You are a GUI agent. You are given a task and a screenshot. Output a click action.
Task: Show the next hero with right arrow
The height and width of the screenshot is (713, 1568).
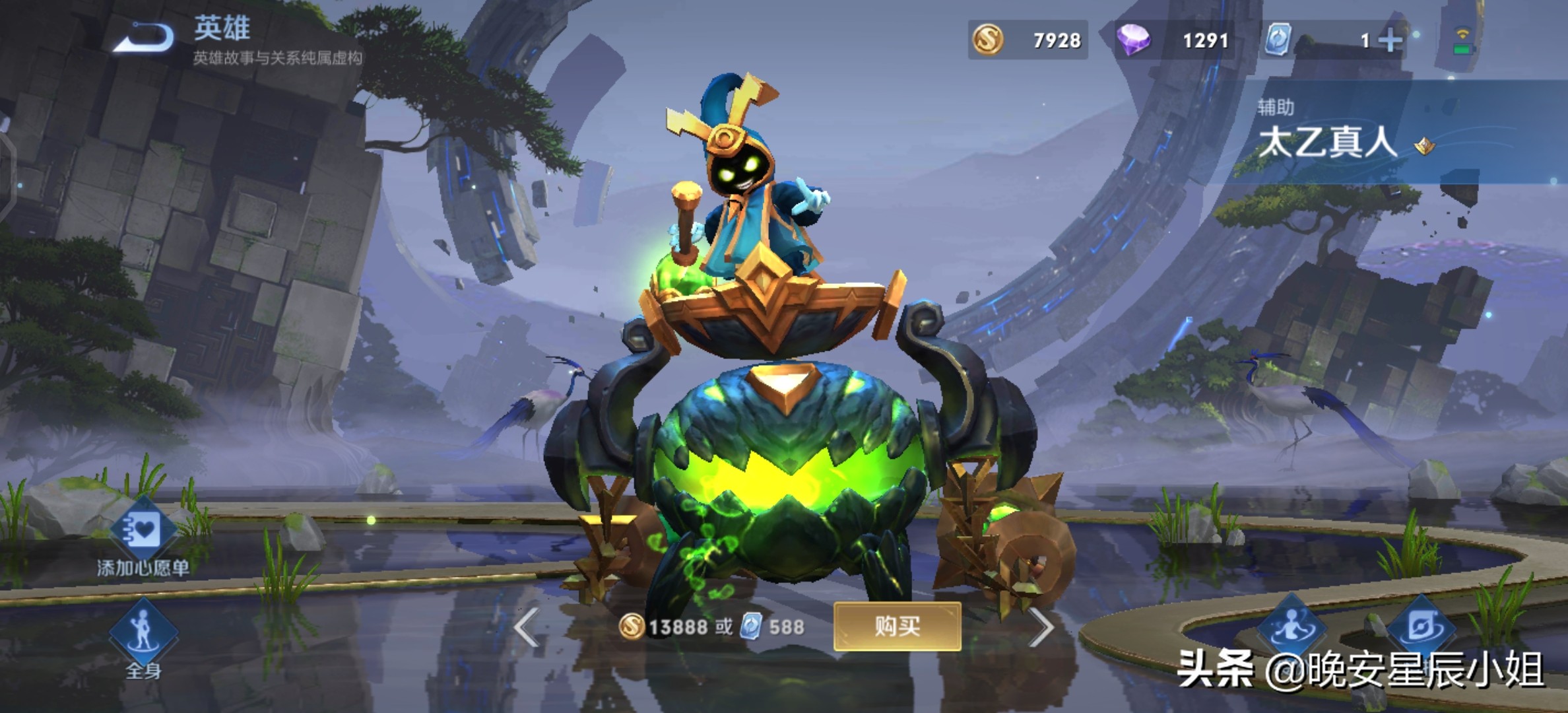coord(1041,627)
